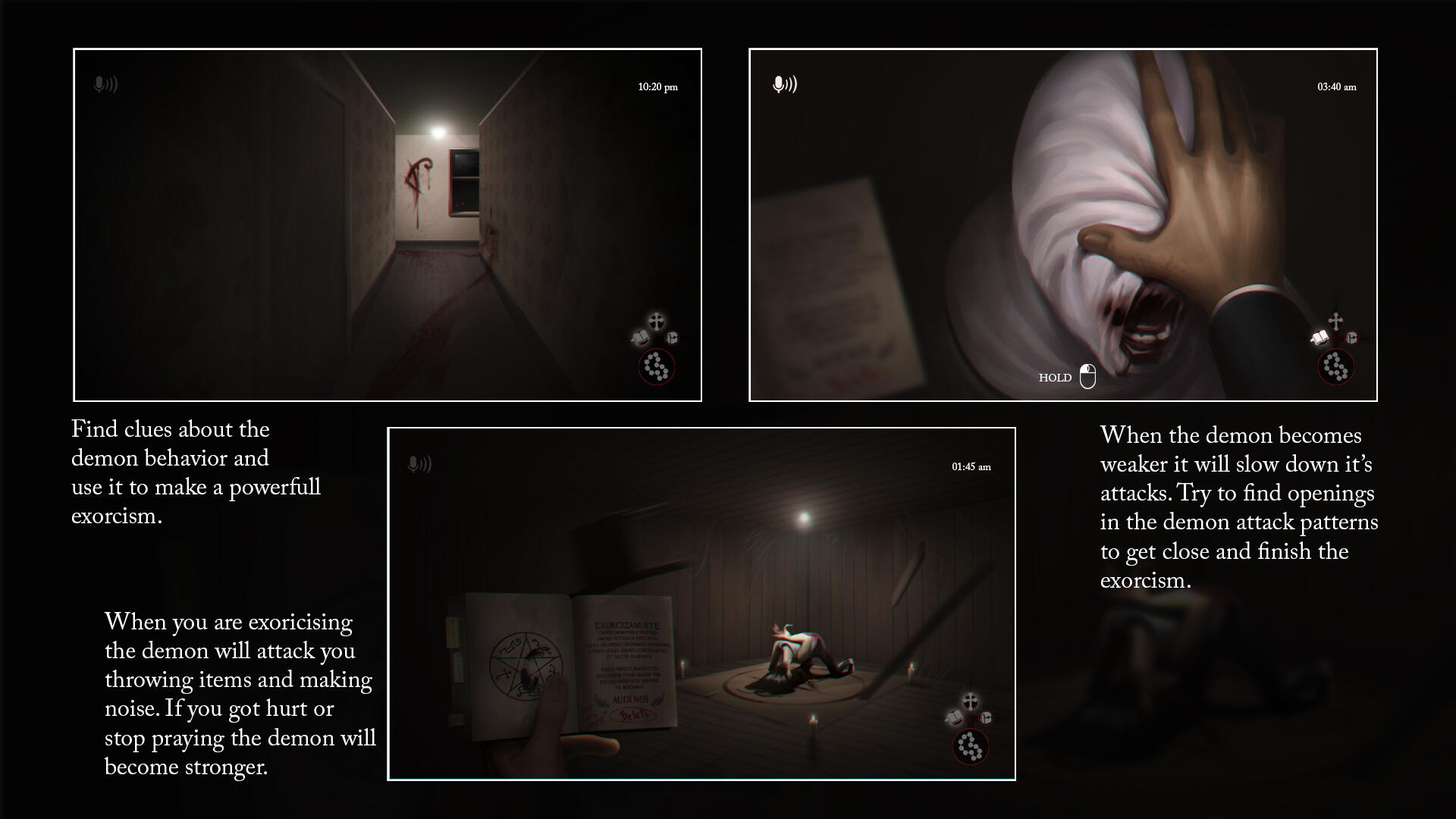This screenshot has height=819, width=1456.
Task: Select the rosary beads in the 03:40 am HUD
Action: [x=1337, y=366]
